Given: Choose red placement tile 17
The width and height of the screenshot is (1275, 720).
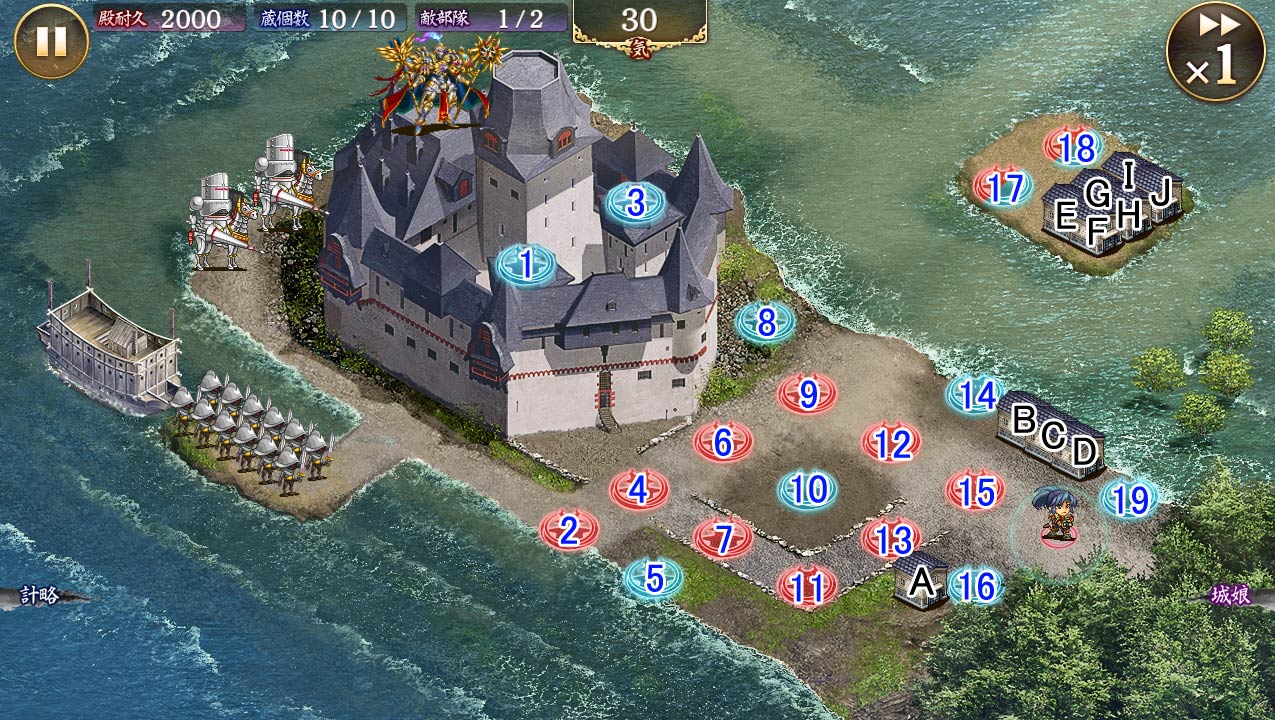Looking at the screenshot, I should (x=1003, y=187).
